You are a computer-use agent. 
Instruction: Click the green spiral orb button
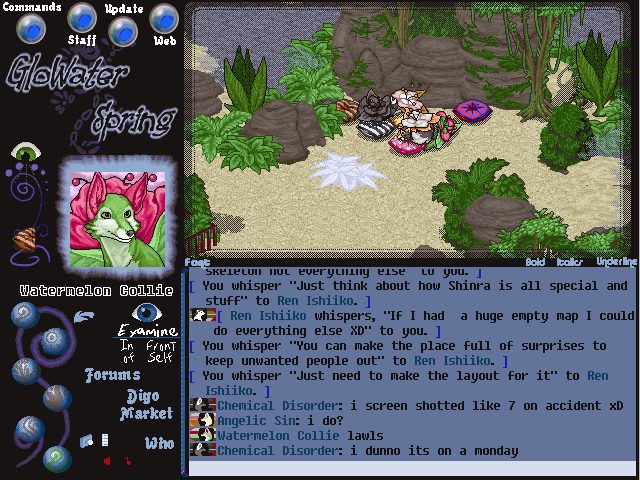(57, 459)
